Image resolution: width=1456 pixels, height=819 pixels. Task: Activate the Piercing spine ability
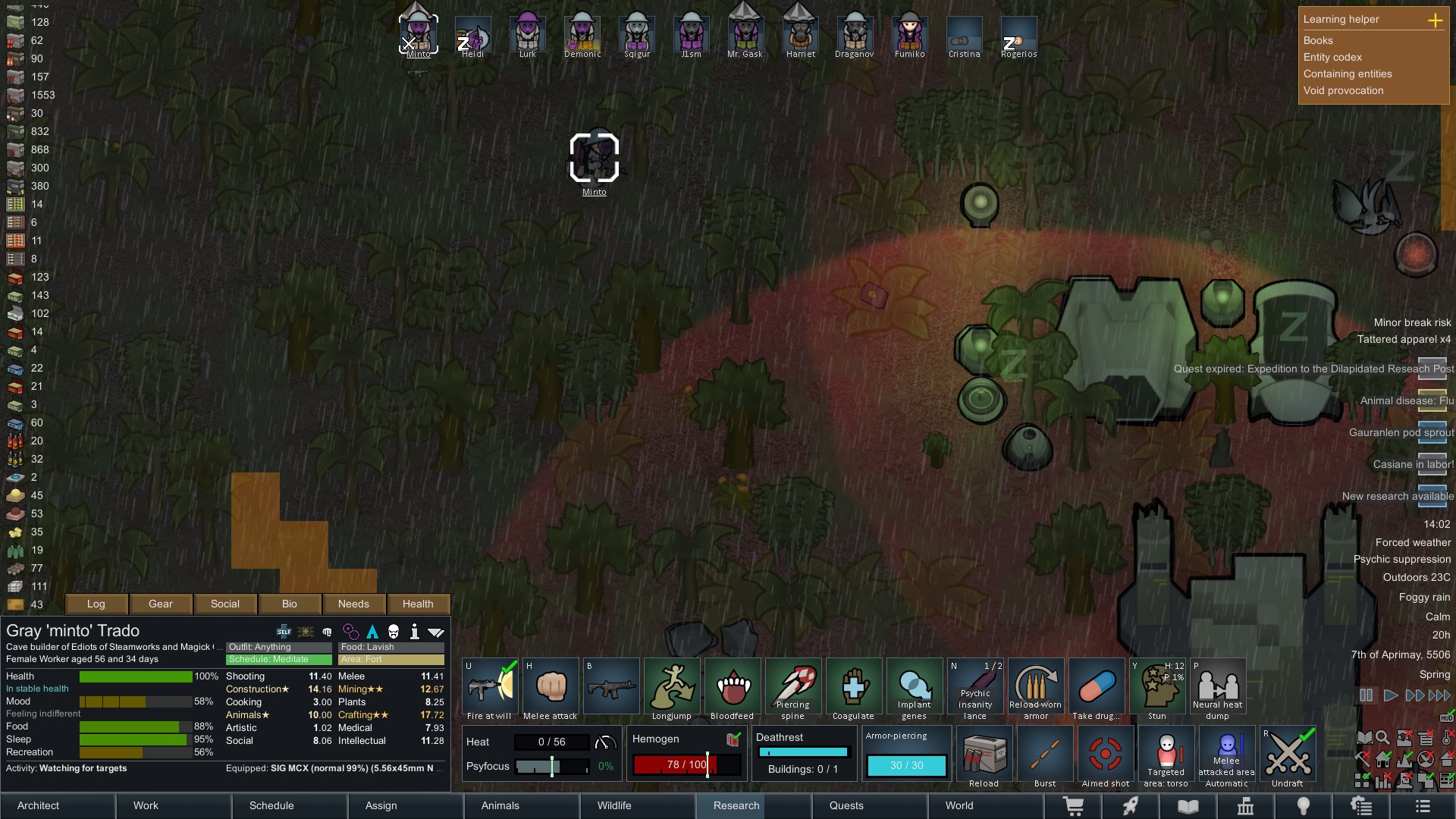coord(793,689)
